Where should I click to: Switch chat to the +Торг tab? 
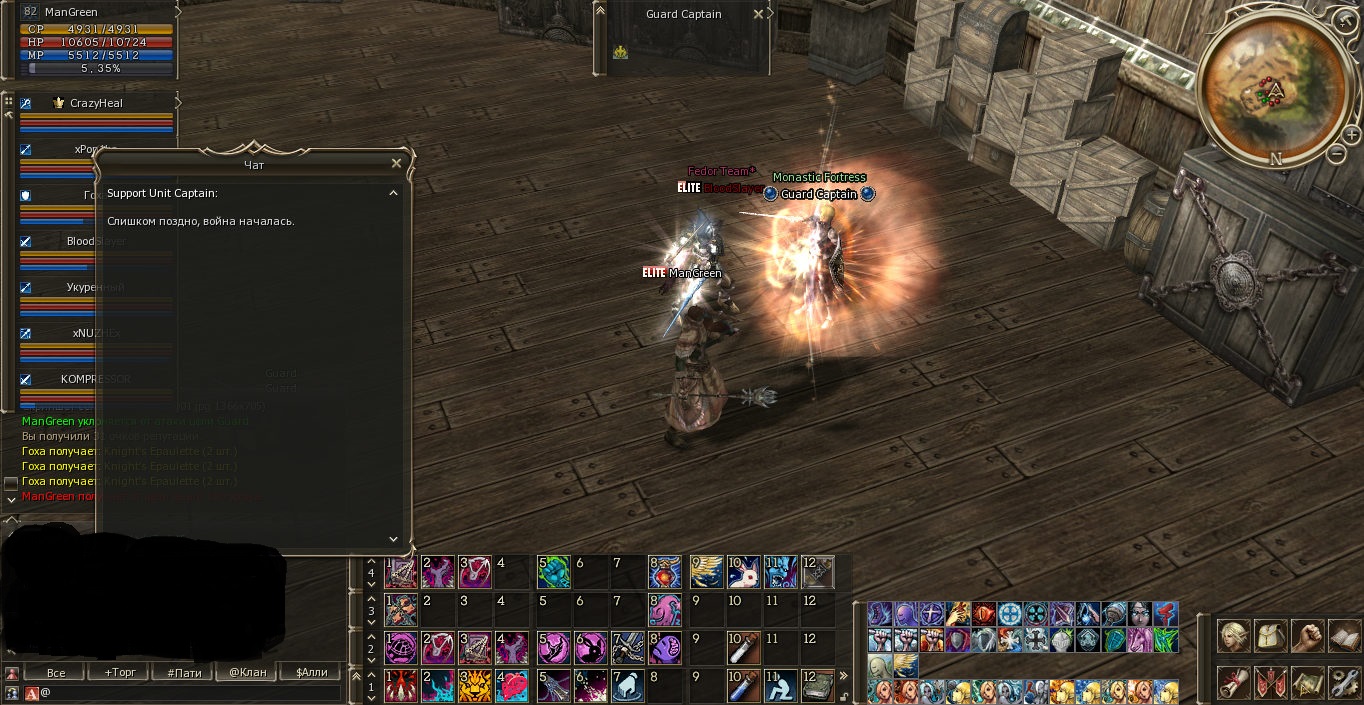121,672
